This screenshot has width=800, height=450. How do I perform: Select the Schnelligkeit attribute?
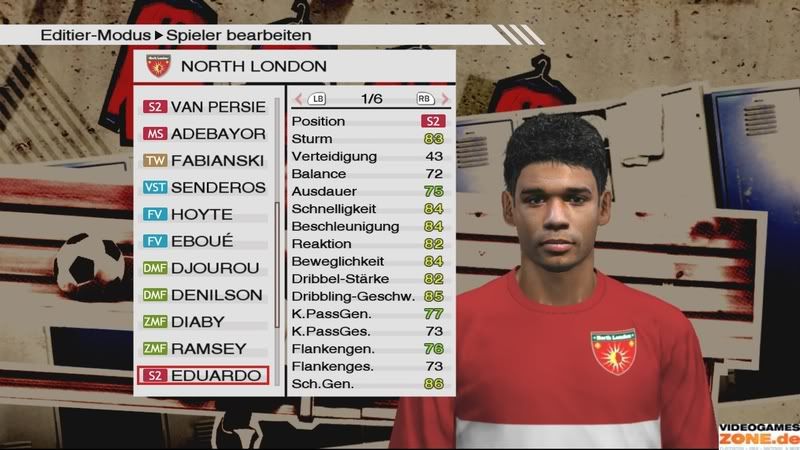[367, 208]
